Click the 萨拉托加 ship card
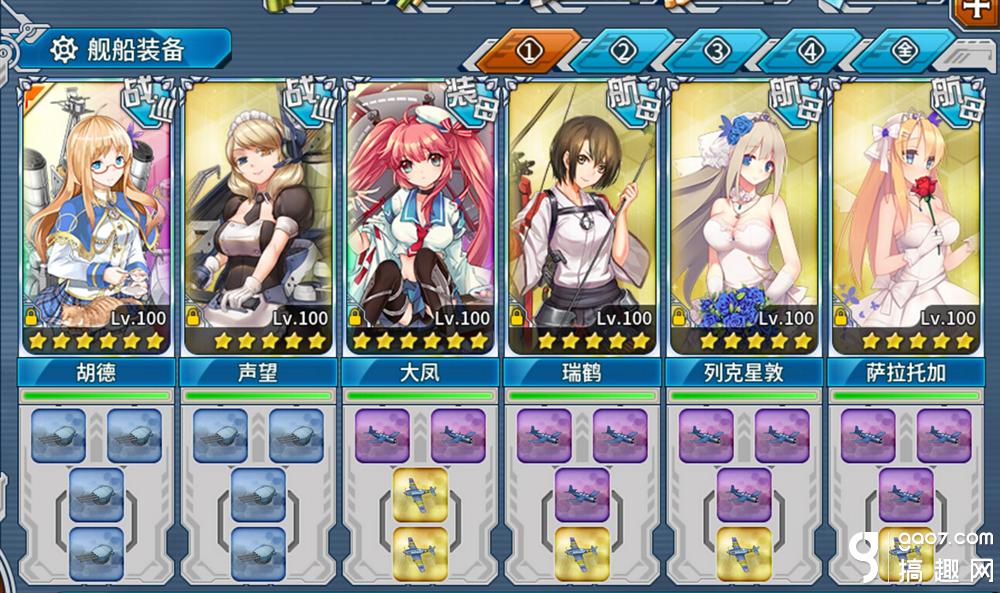 pos(905,220)
